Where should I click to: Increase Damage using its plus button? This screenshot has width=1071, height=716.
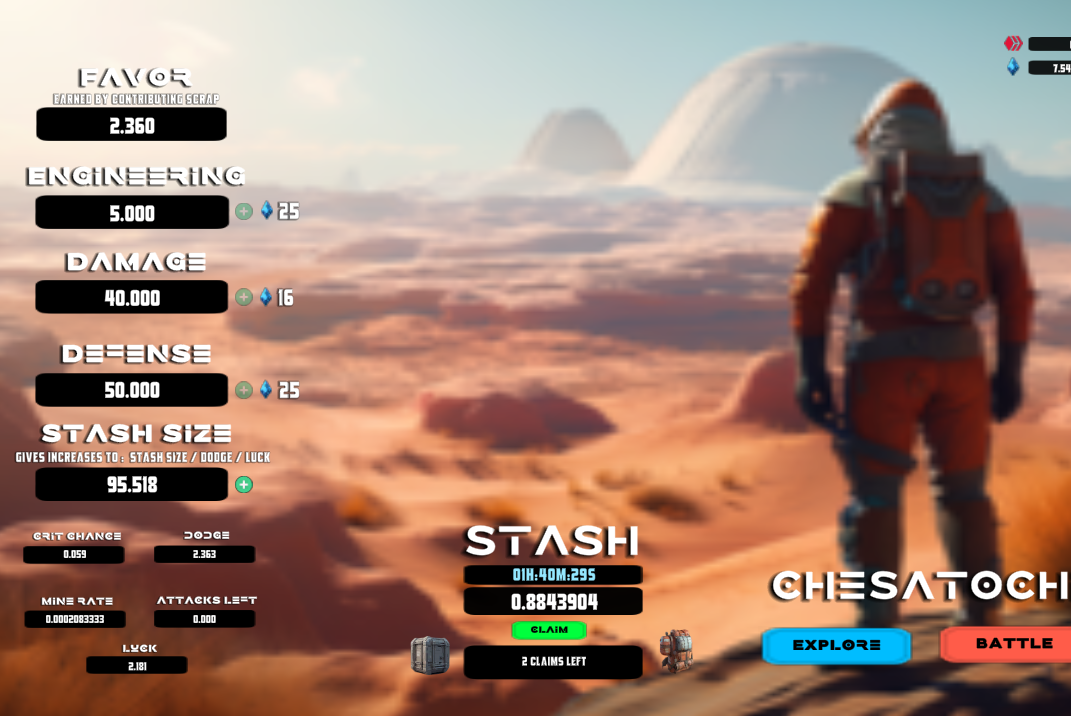(x=244, y=297)
